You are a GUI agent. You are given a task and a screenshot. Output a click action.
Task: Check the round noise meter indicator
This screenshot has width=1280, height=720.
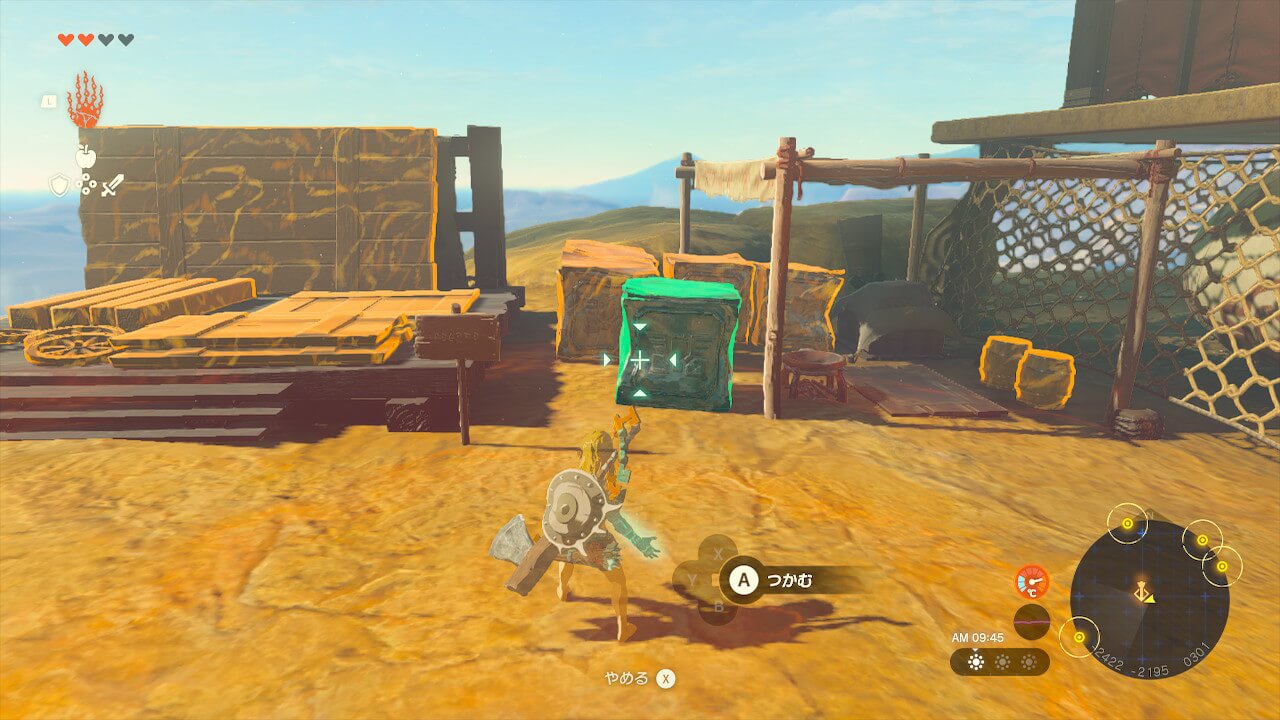coord(1031,621)
